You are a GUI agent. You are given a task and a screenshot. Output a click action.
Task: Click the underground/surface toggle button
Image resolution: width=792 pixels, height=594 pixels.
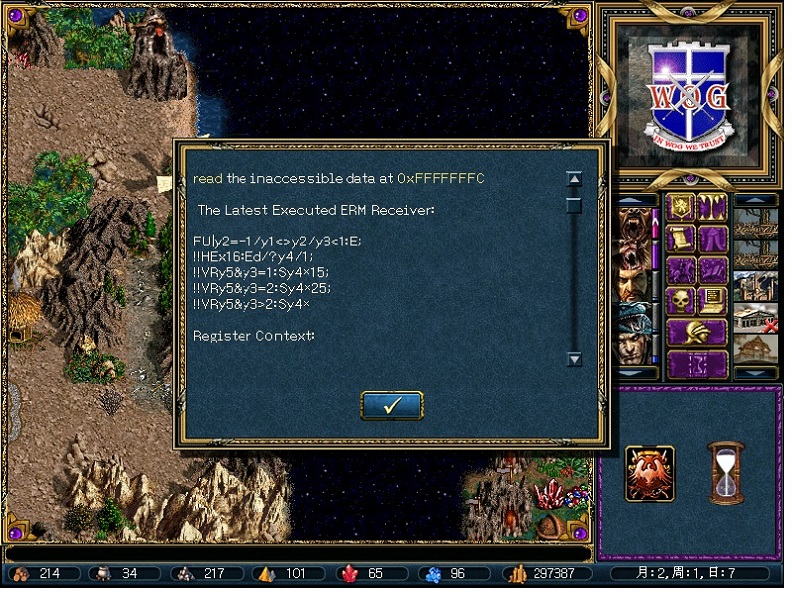tap(712, 207)
